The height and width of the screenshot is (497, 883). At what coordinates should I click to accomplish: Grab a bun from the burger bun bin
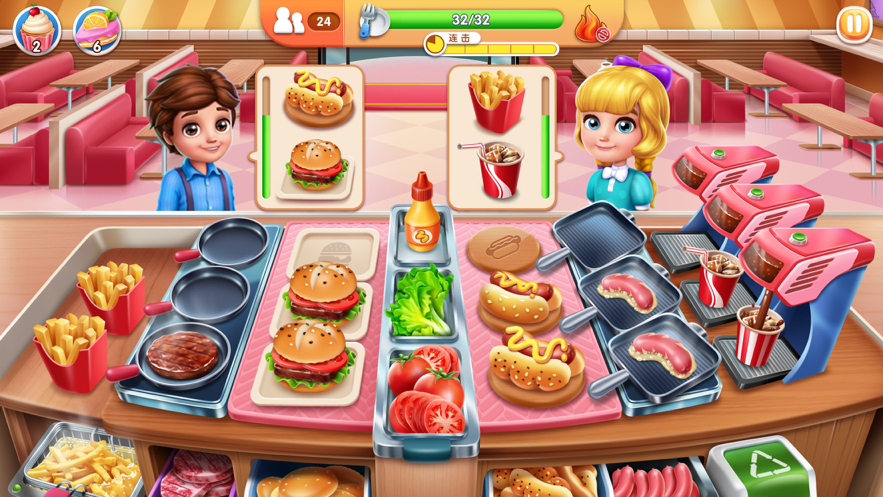pos(310,482)
